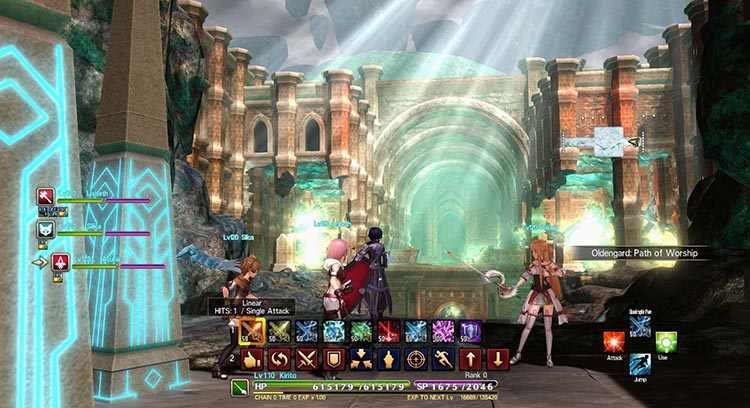
Task: Choose the circular arrows switch command
Action: point(280,359)
